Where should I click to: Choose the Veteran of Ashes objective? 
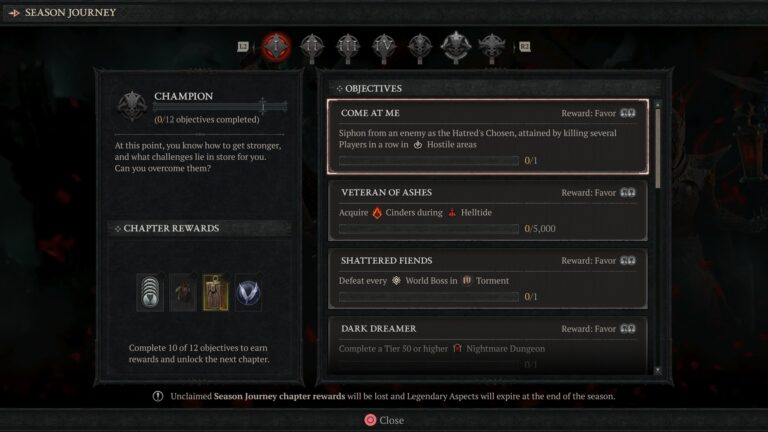487,210
